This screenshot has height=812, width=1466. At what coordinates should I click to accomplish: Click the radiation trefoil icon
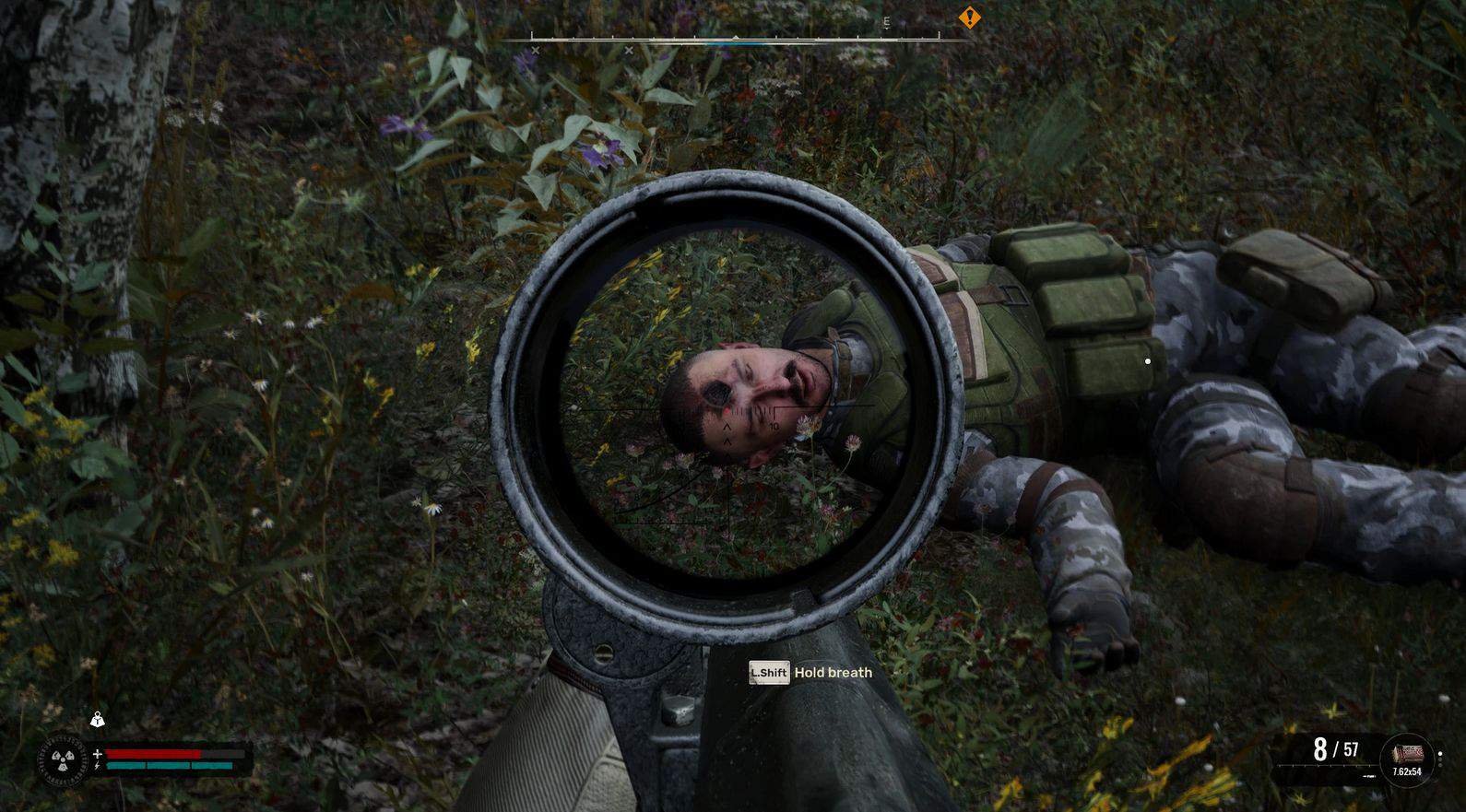click(62, 760)
